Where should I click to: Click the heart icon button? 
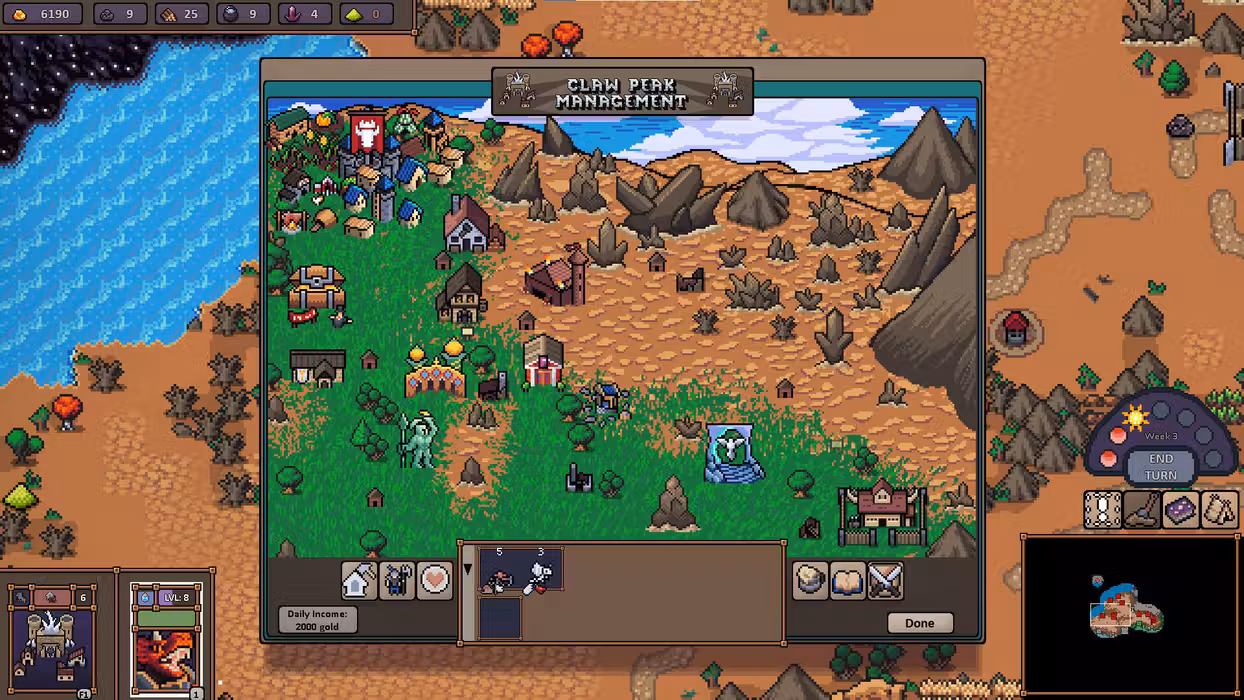[x=435, y=580]
